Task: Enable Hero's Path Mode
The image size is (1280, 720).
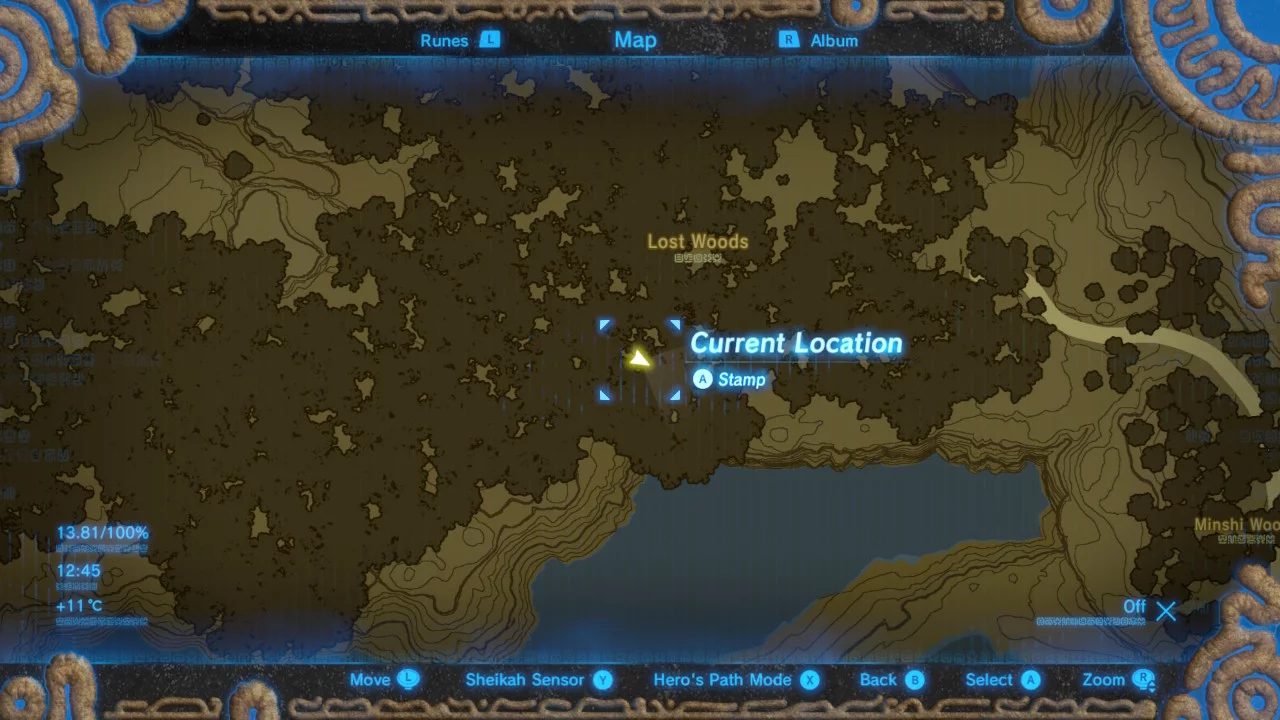Action: (736, 680)
